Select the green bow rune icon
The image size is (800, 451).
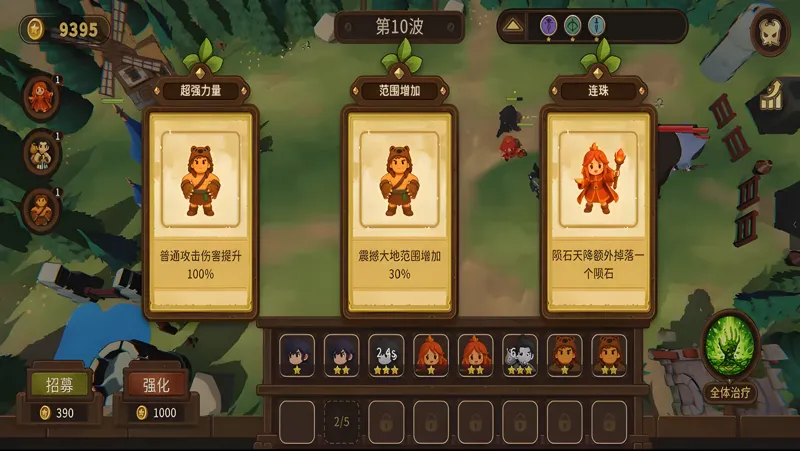[572, 26]
